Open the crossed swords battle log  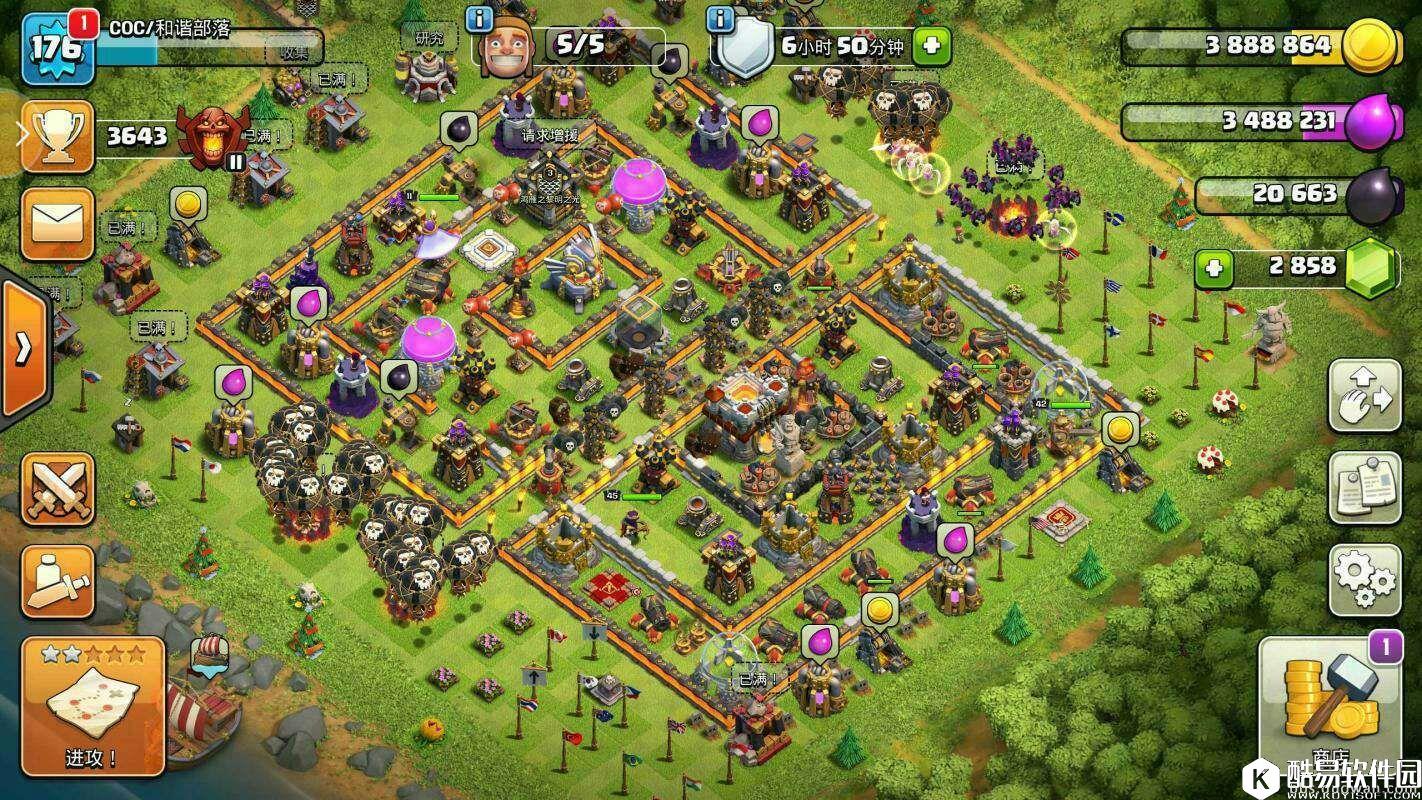tap(57, 488)
